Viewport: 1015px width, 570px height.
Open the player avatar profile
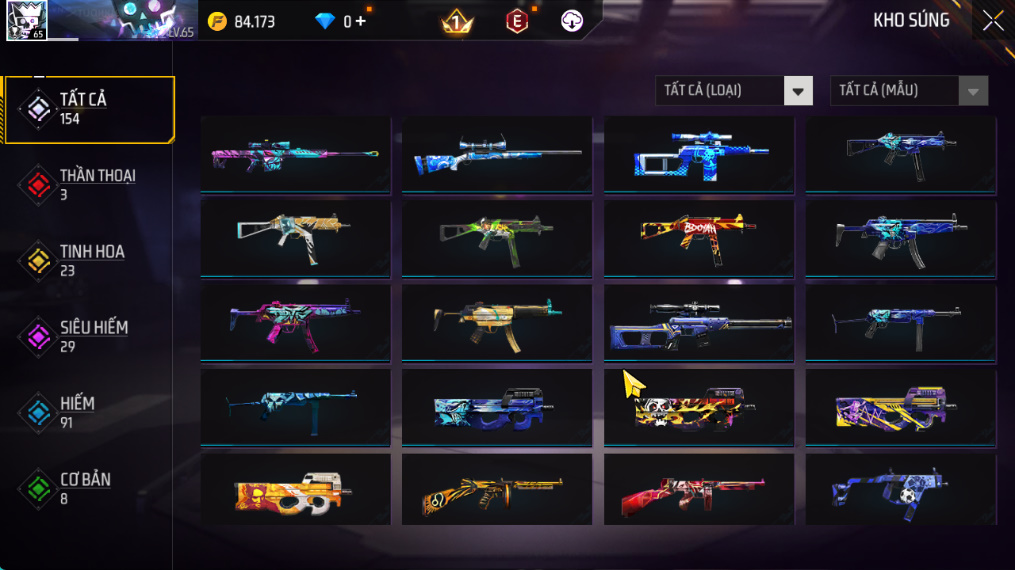26,20
